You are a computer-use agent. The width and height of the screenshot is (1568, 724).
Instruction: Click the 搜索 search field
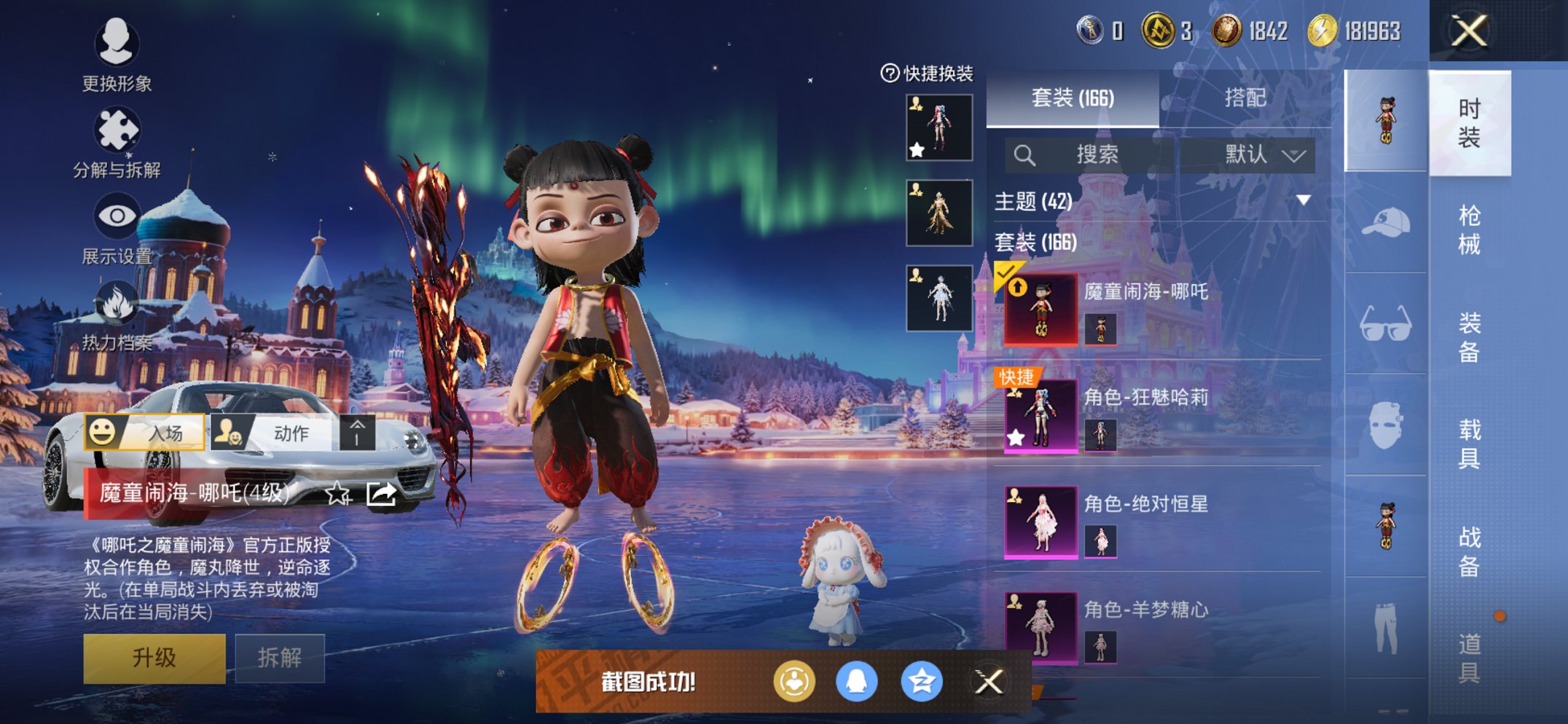pyautogui.click(x=1089, y=154)
